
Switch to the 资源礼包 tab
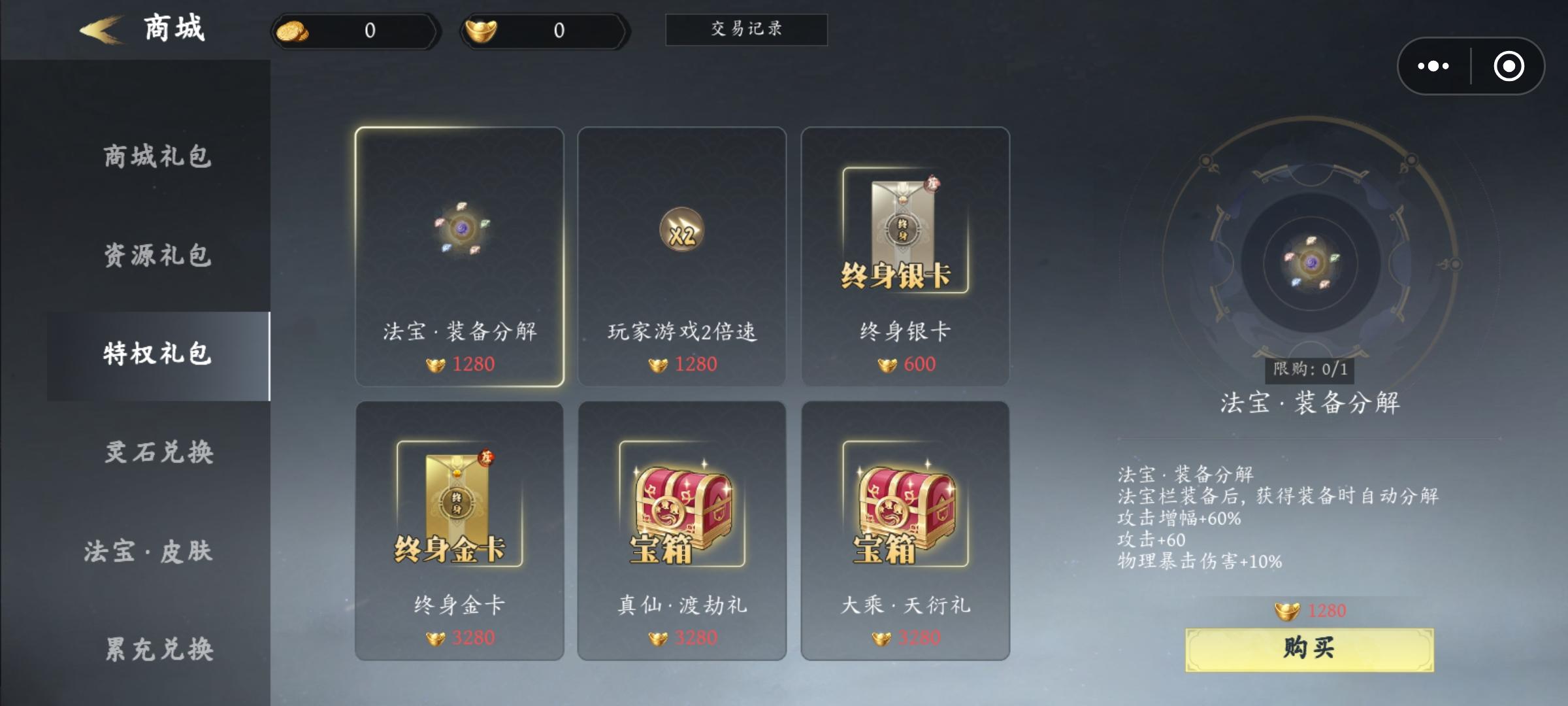155,258
